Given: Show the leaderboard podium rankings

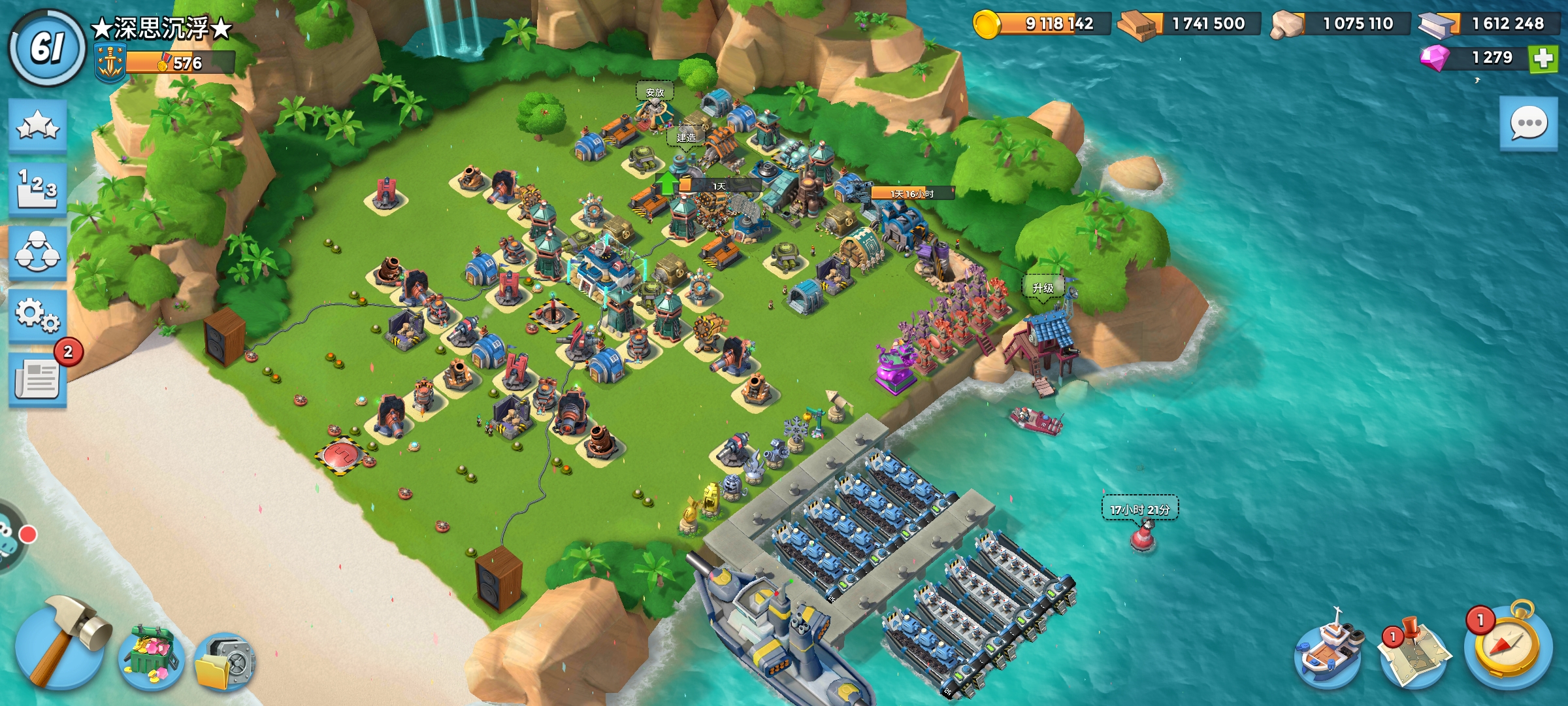Looking at the screenshot, I should tap(38, 188).
